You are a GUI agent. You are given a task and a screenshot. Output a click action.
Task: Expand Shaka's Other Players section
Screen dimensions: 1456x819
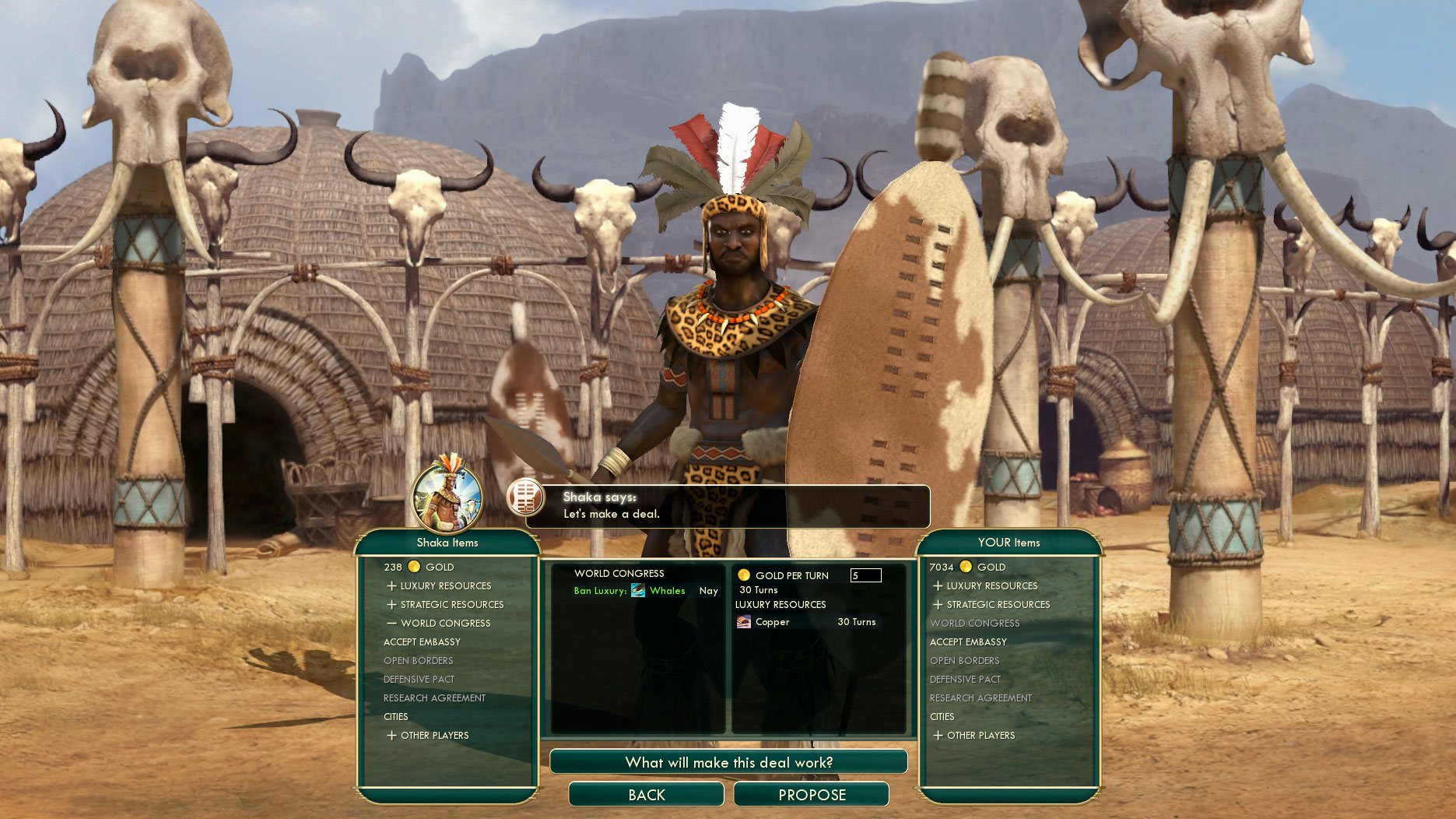(434, 736)
